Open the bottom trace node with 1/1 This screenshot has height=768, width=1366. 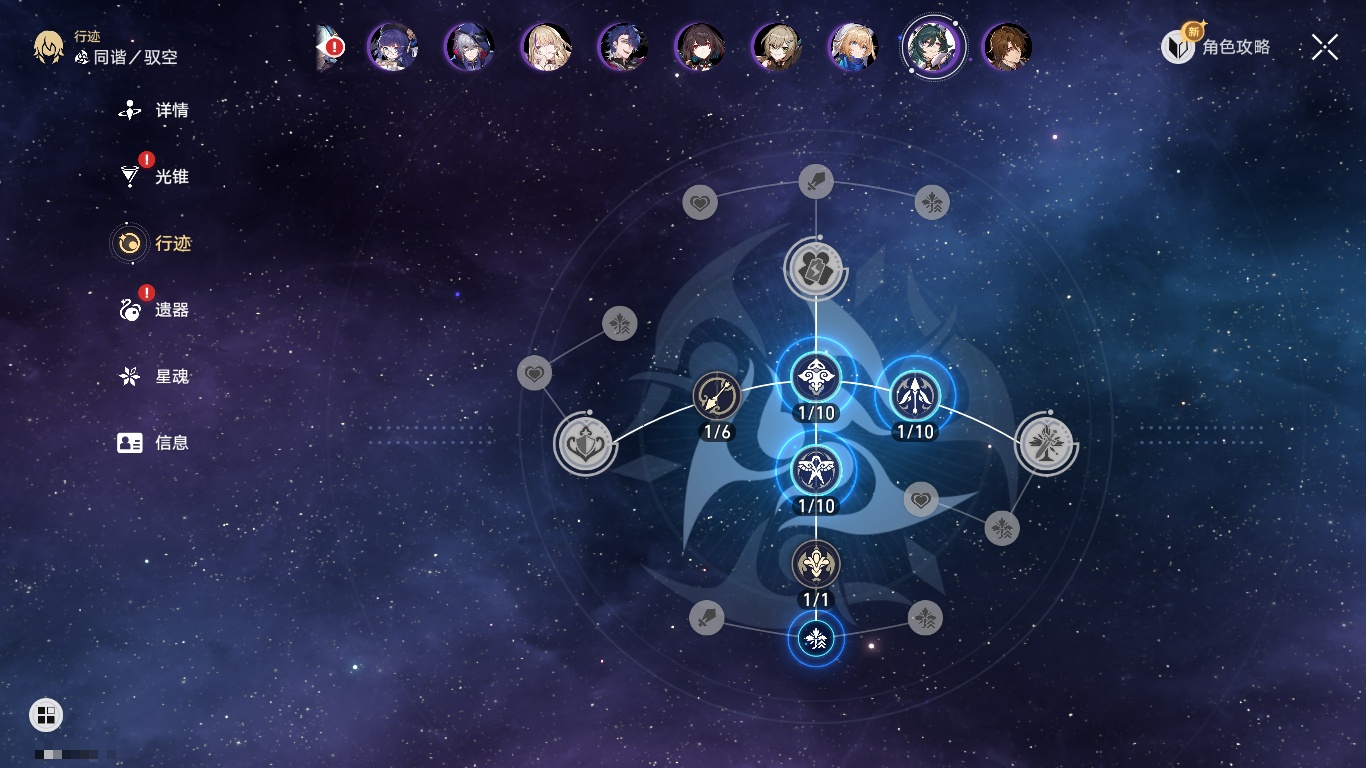tap(816, 565)
